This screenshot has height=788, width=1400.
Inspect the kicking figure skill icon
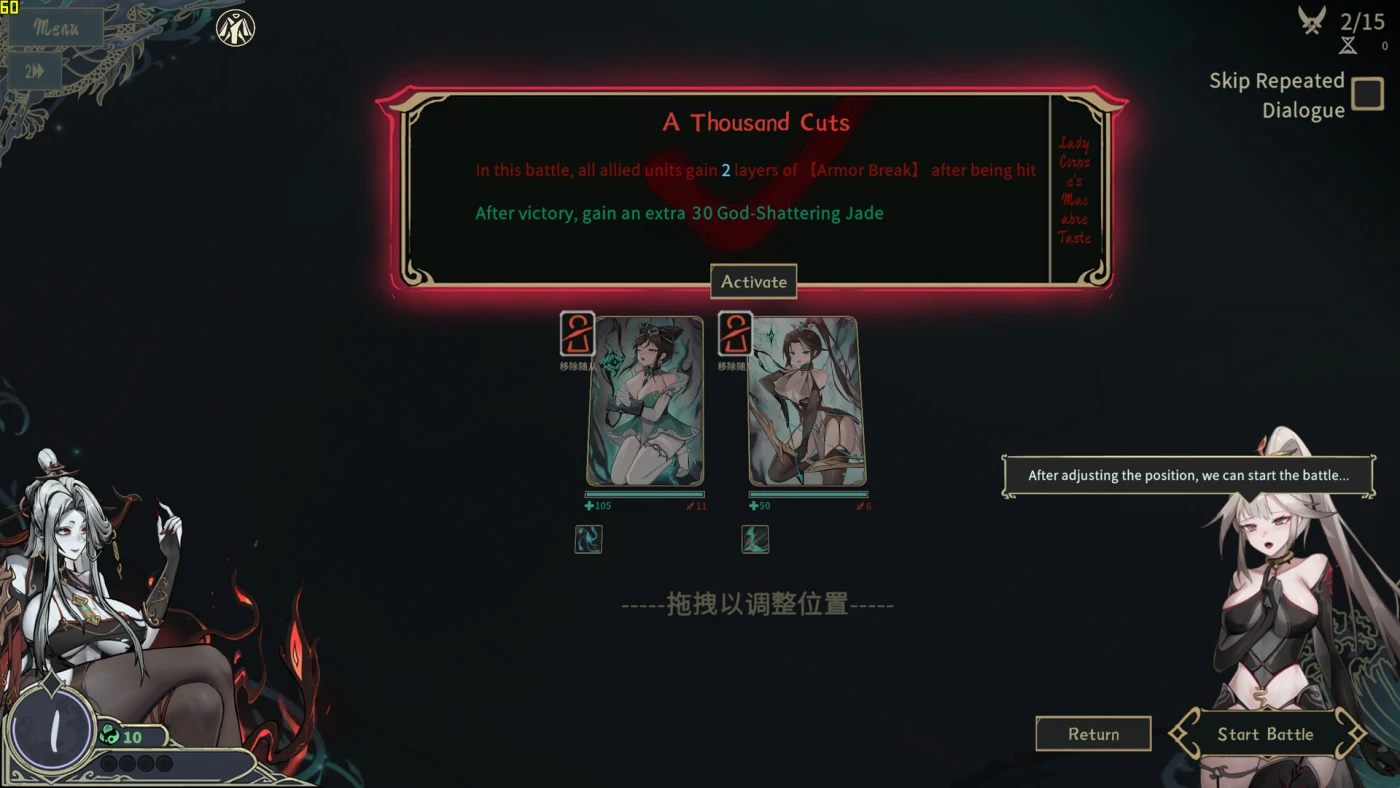[x=755, y=540]
